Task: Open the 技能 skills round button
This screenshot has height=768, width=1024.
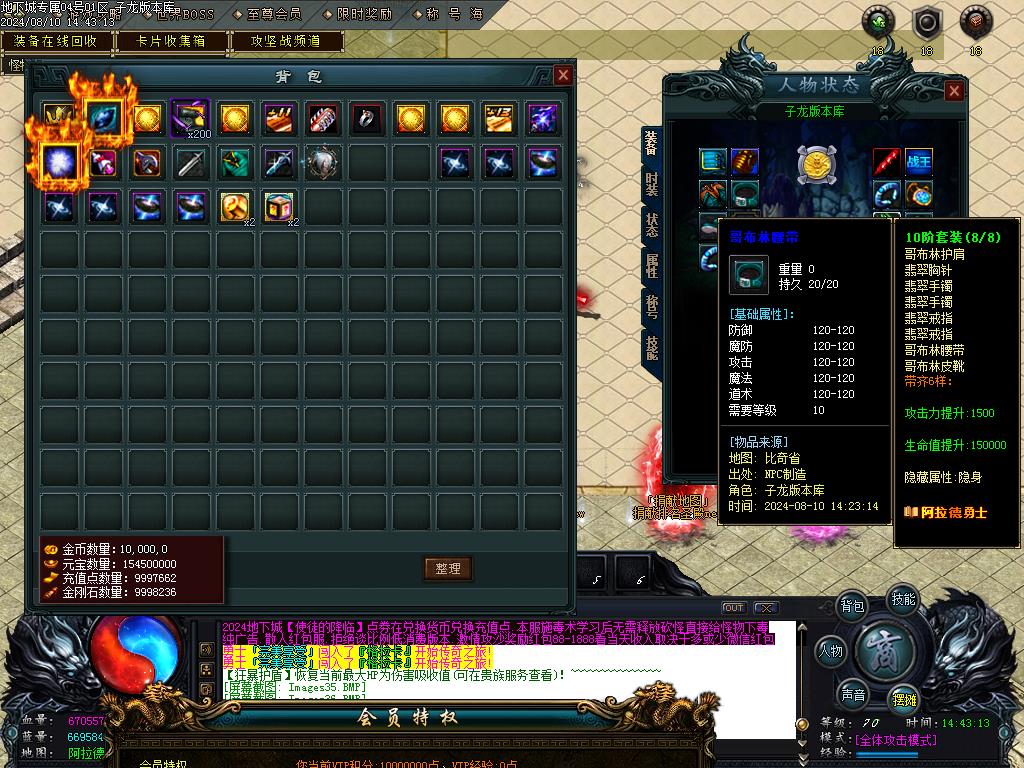Action: pos(902,600)
